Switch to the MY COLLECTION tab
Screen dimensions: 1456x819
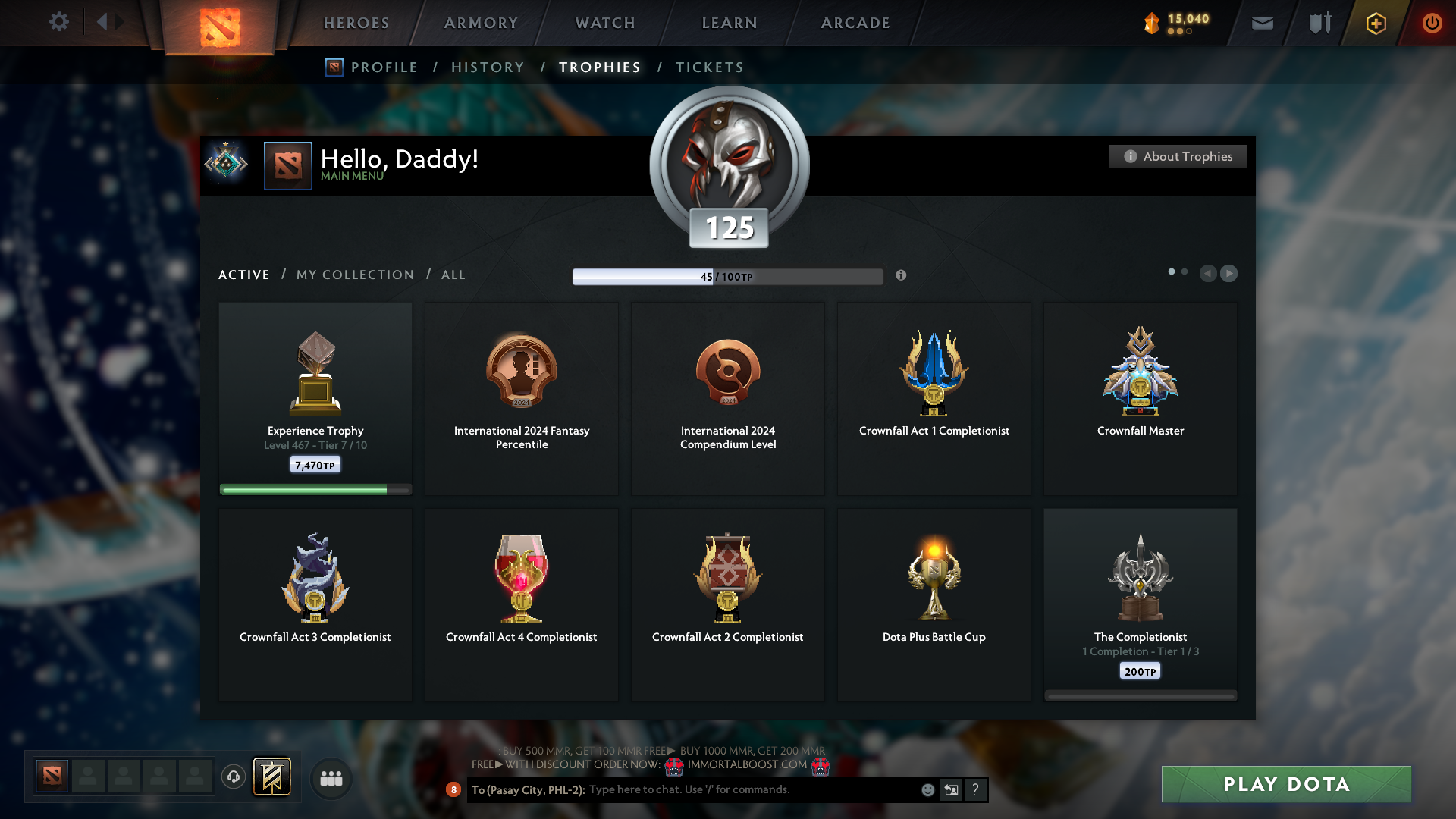click(x=354, y=275)
